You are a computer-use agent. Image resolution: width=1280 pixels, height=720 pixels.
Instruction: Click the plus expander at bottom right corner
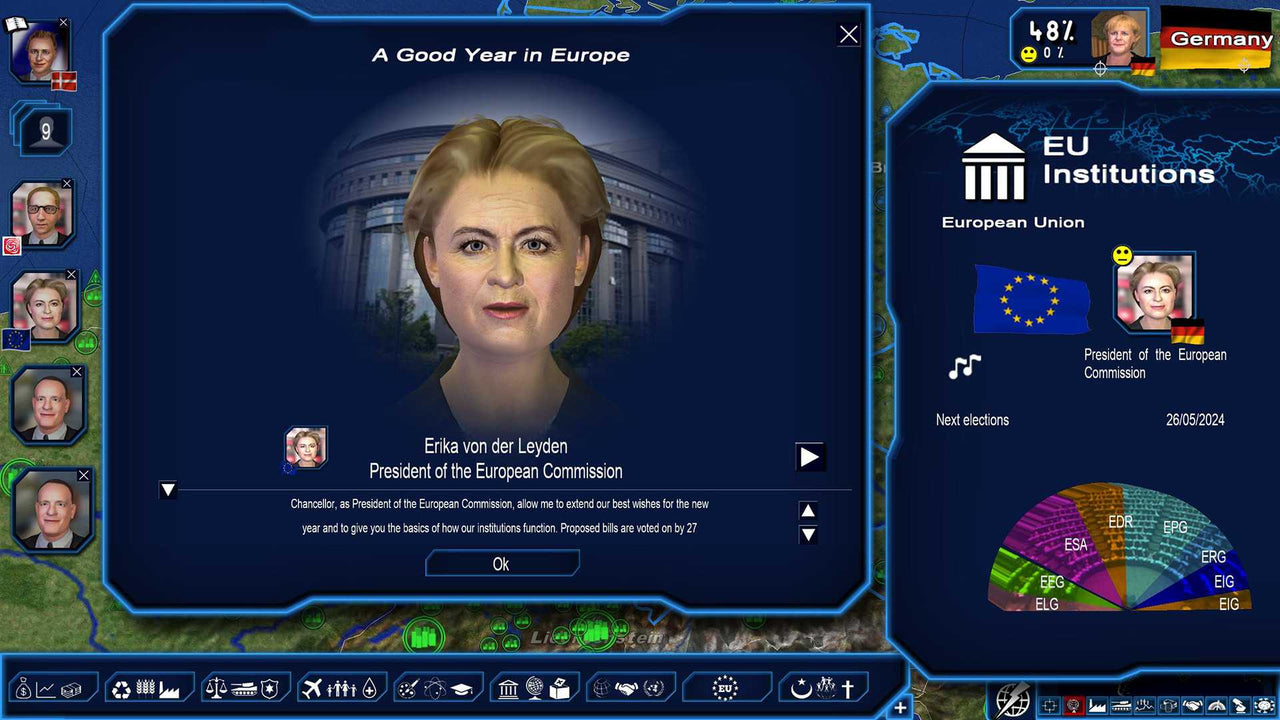pos(901,707)
